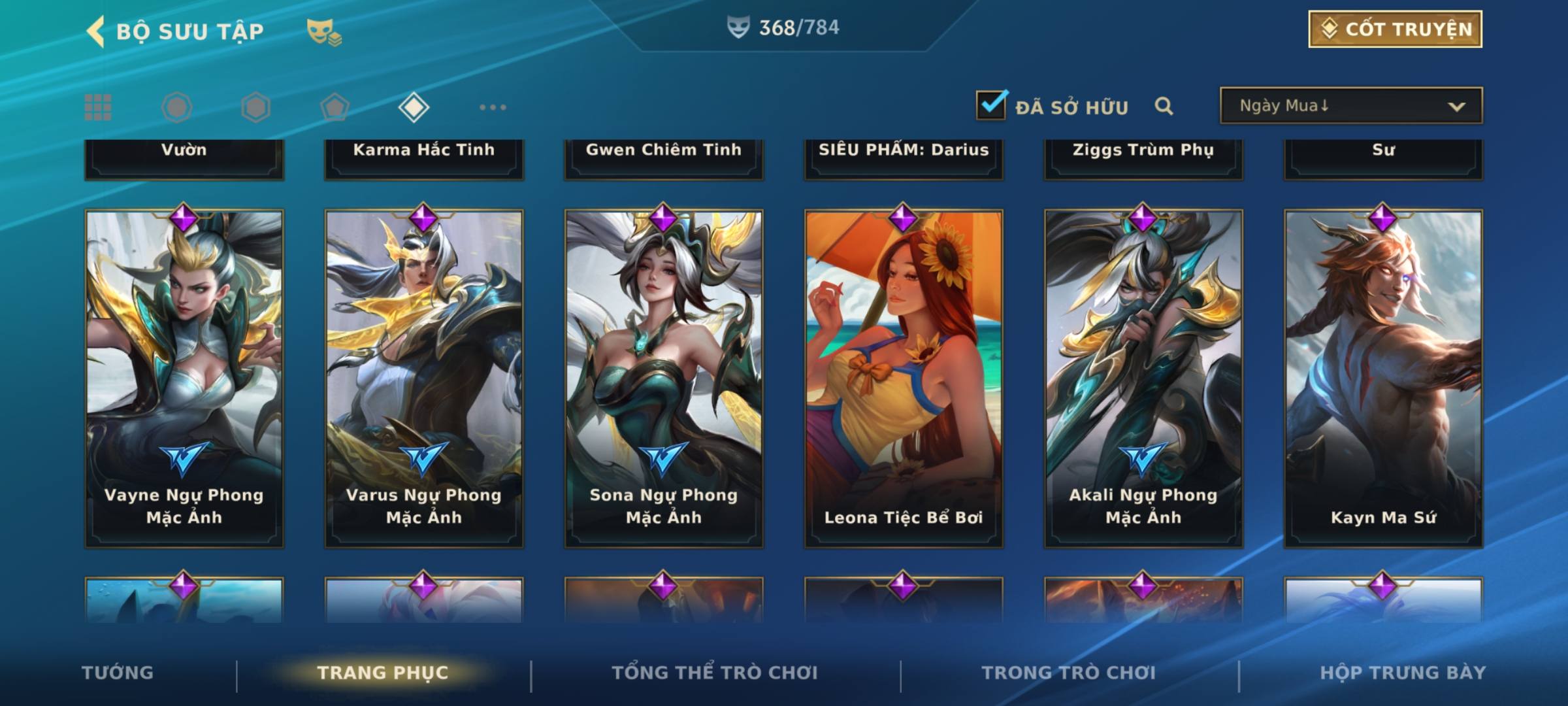Choose the diamond rarity filter
This screenshot has width=1568, height=706.
(414, 107)
